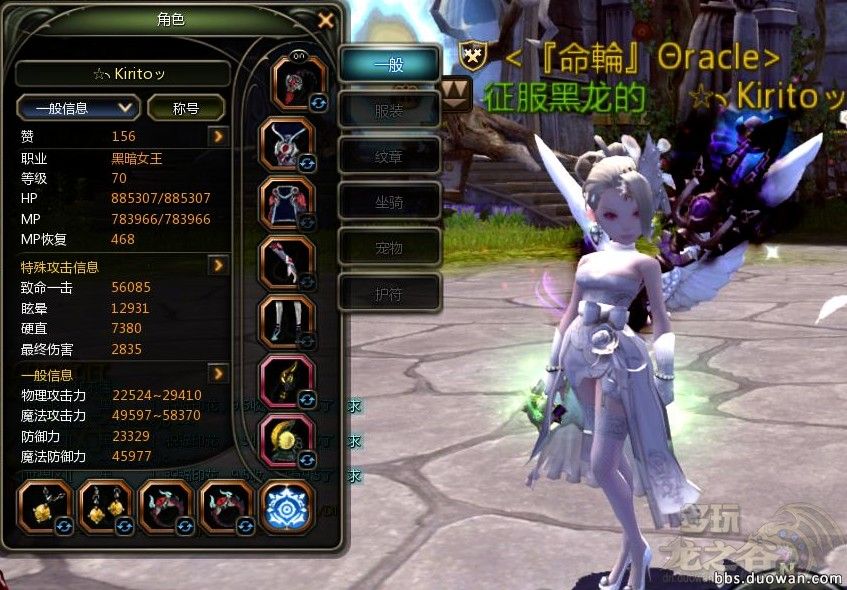Image resolution: width=847 pixels, height=590 pixels.
Task: Open the 一般信息 dropdown
Action: pyautogui.click(x=77, y=107)
